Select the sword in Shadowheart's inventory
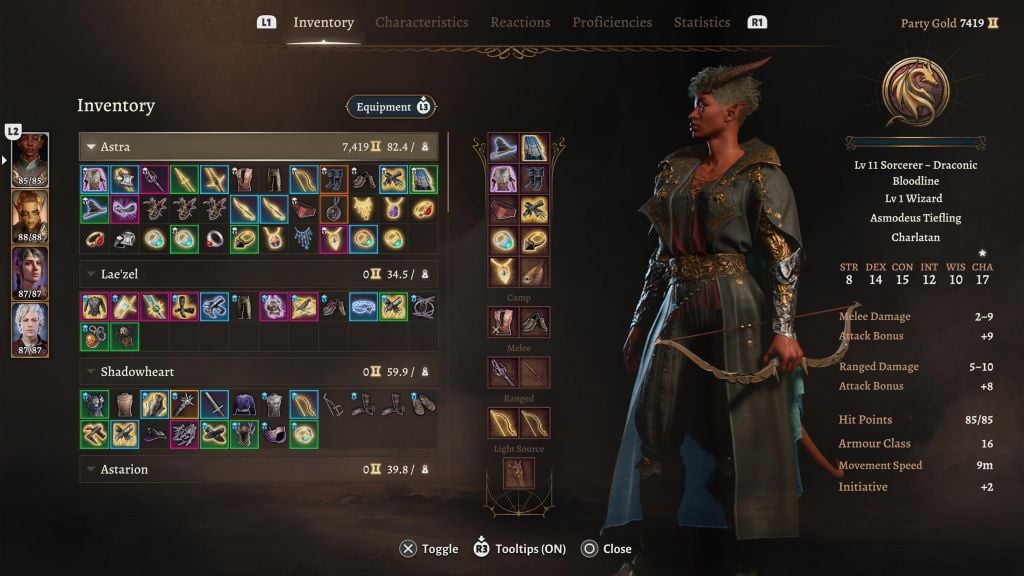The height and width of the screenshot is (576, 1024). [x=214, y=404]
